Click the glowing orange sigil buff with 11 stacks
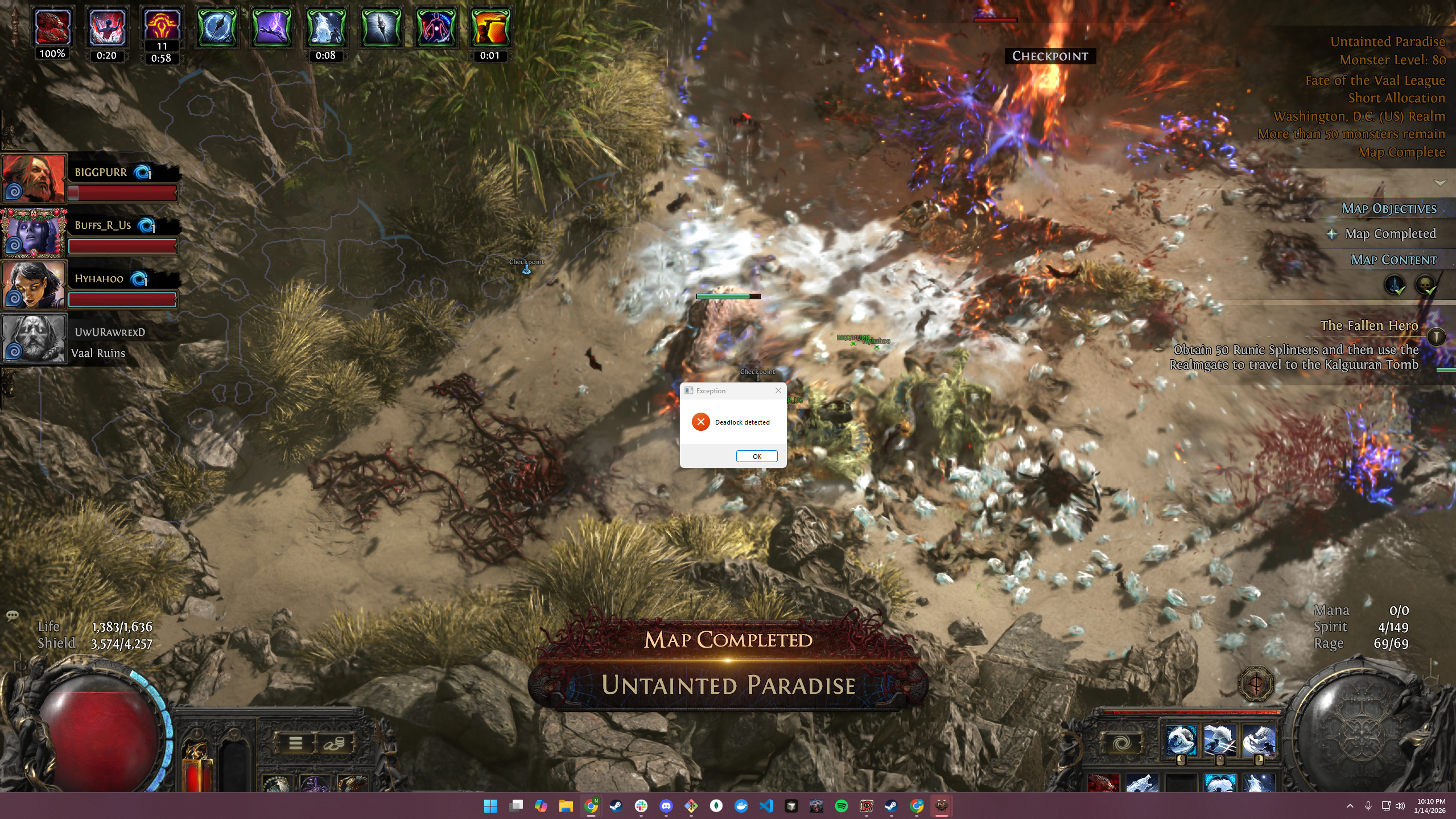Viewport: 1456px width, 819px height. [162, 26]
